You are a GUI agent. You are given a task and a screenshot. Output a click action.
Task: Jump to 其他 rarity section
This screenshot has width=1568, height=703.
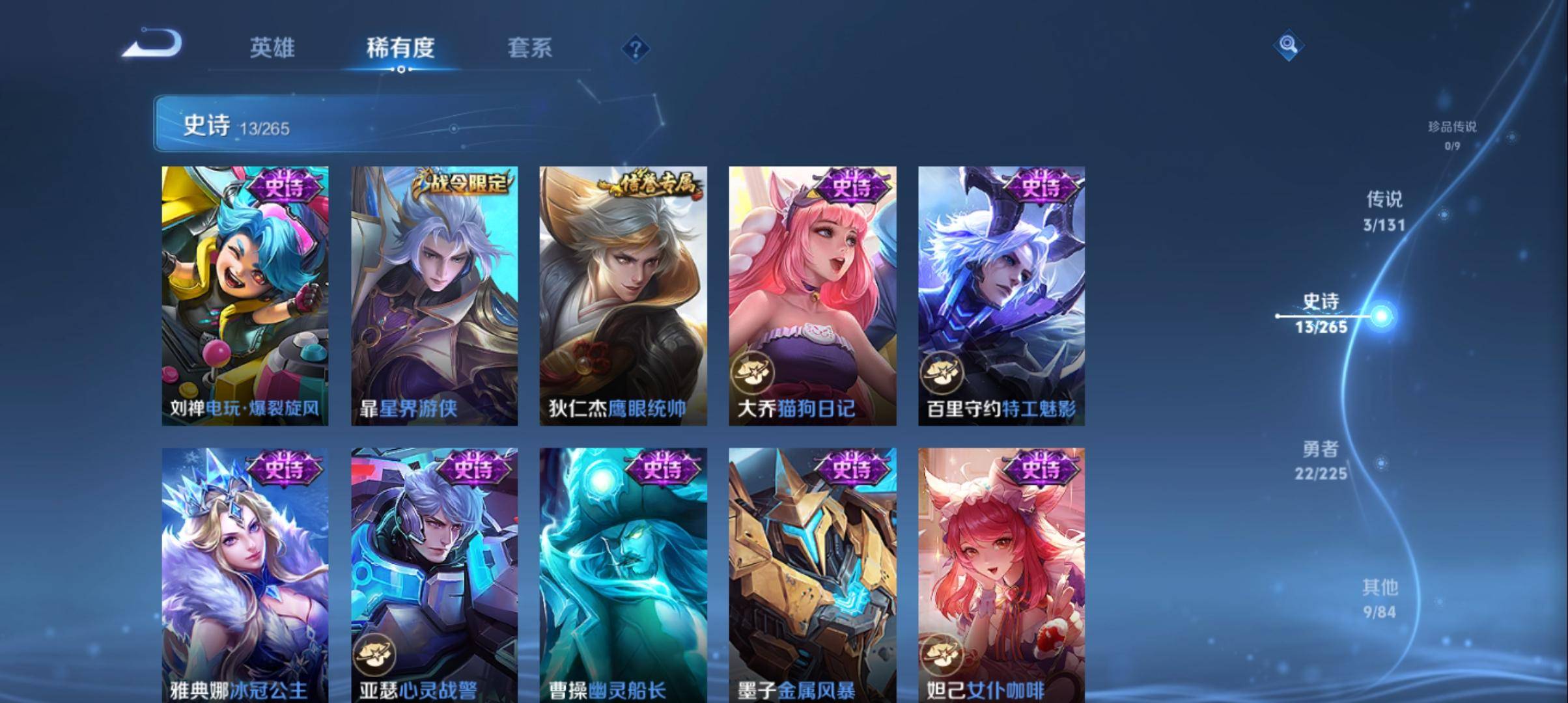pyautogui.click(x=1379, y=598)
